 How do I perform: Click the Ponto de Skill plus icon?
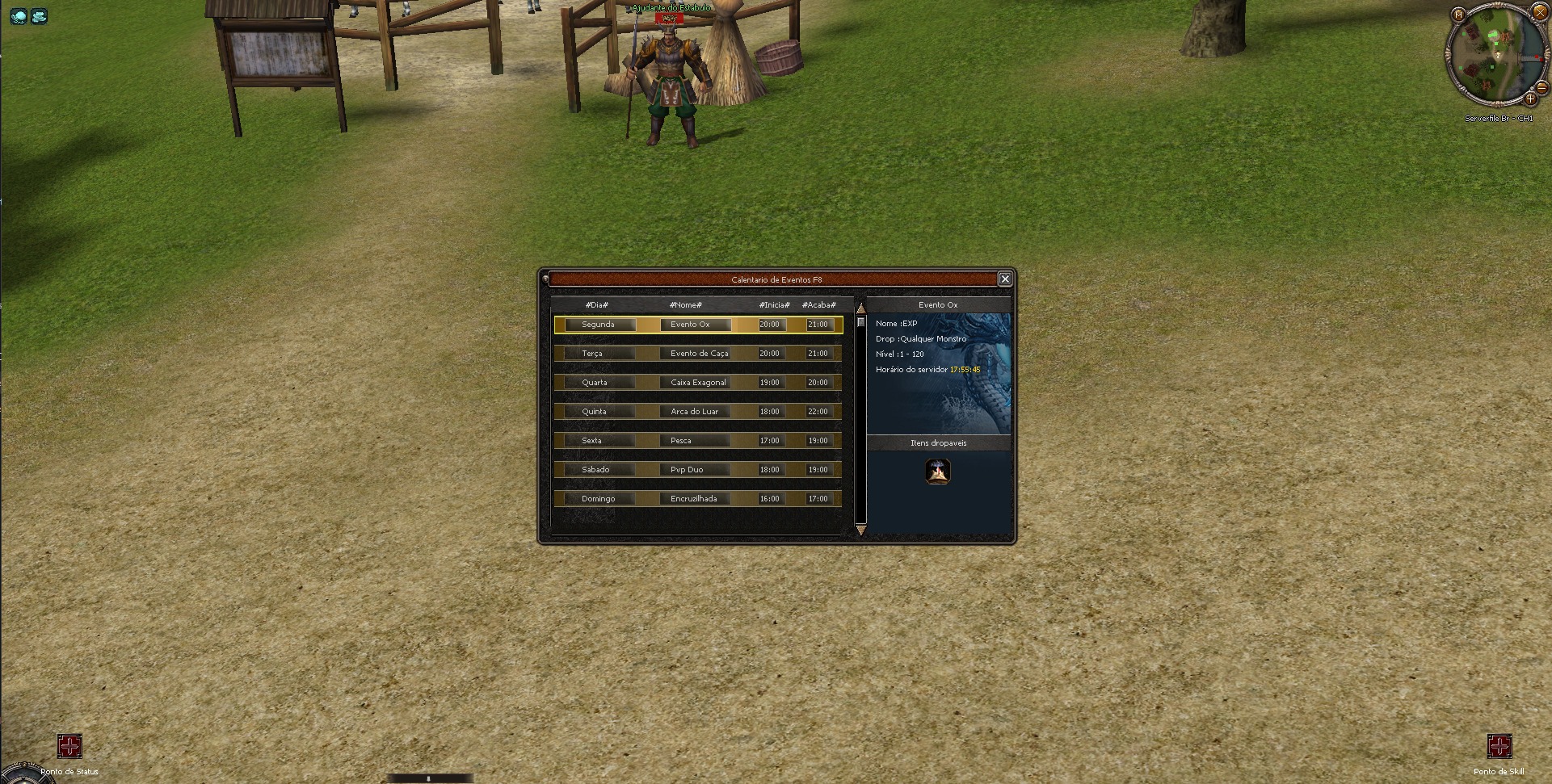1501,748
